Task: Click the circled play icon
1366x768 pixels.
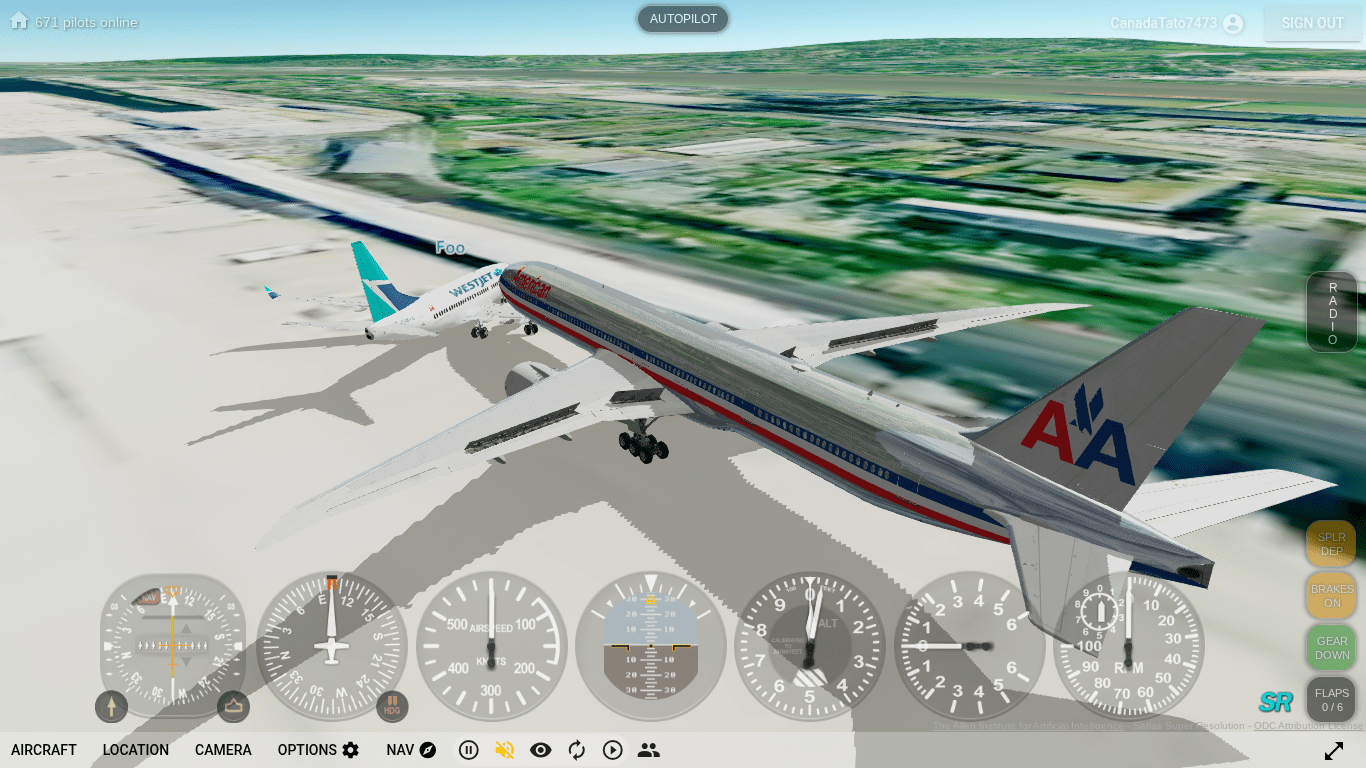Action: (613, 750)
